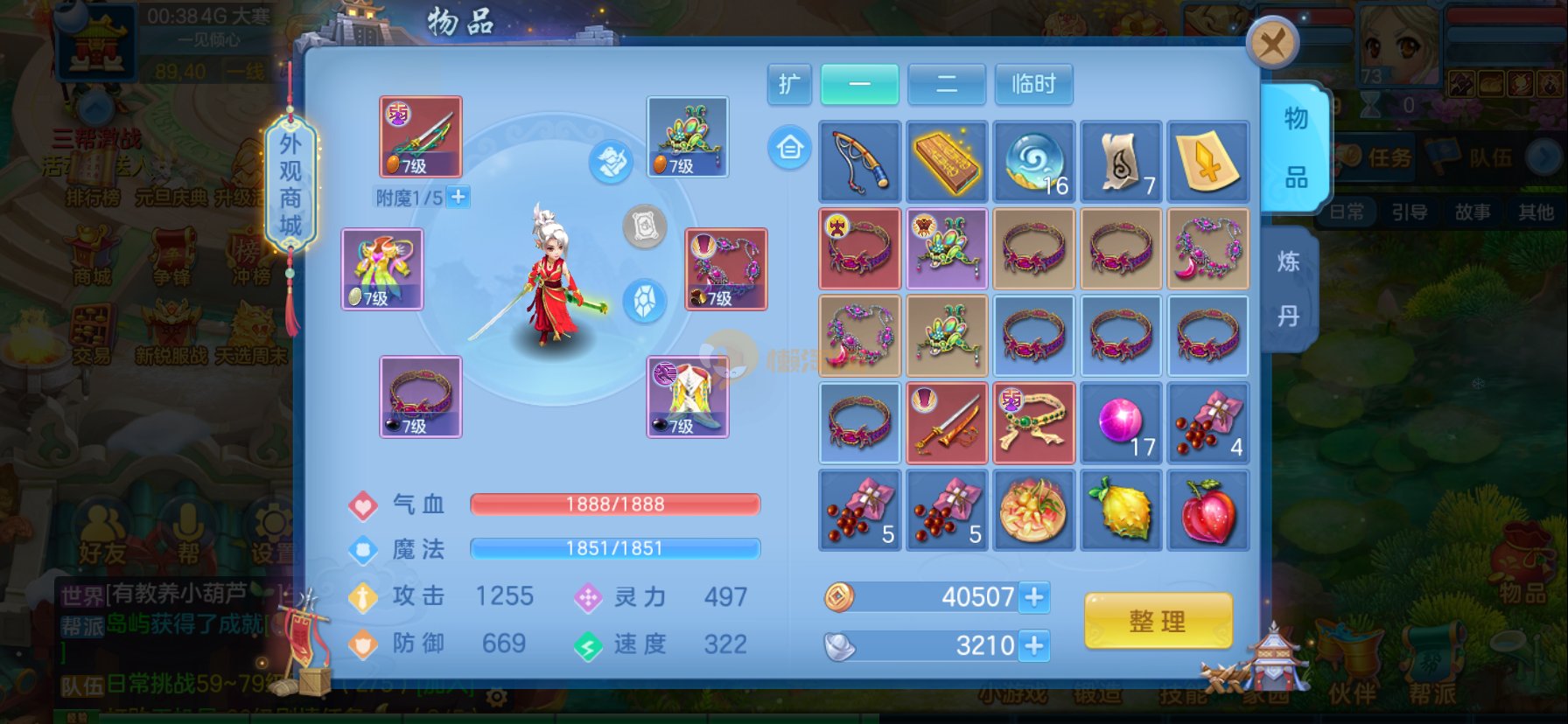Choose the pink pearl stack of 17
The width and height of the screenshot is (1568, 724).
[x=1121, y=423]
